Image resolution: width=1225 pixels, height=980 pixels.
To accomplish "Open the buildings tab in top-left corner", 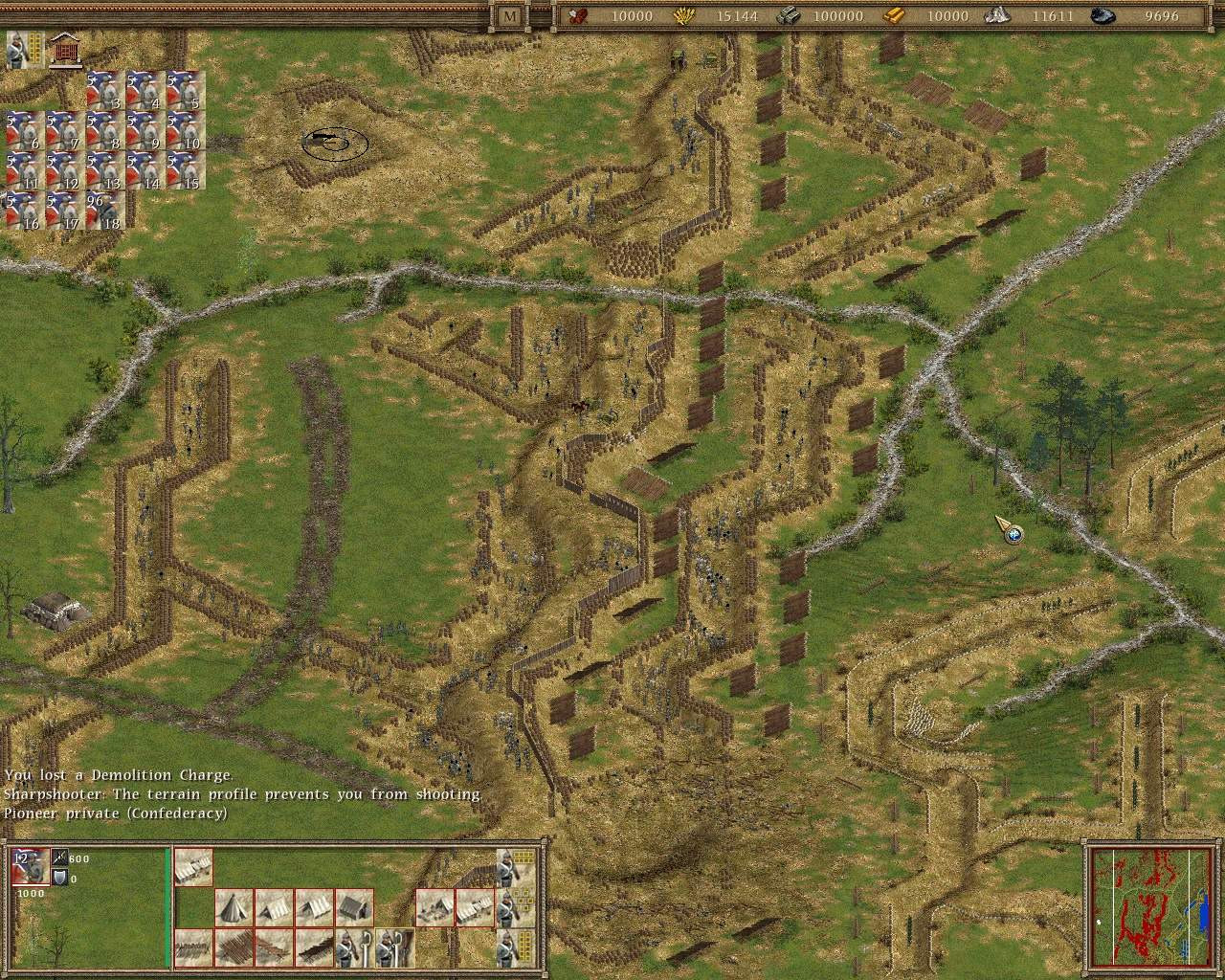I will [x=64, y=46].
